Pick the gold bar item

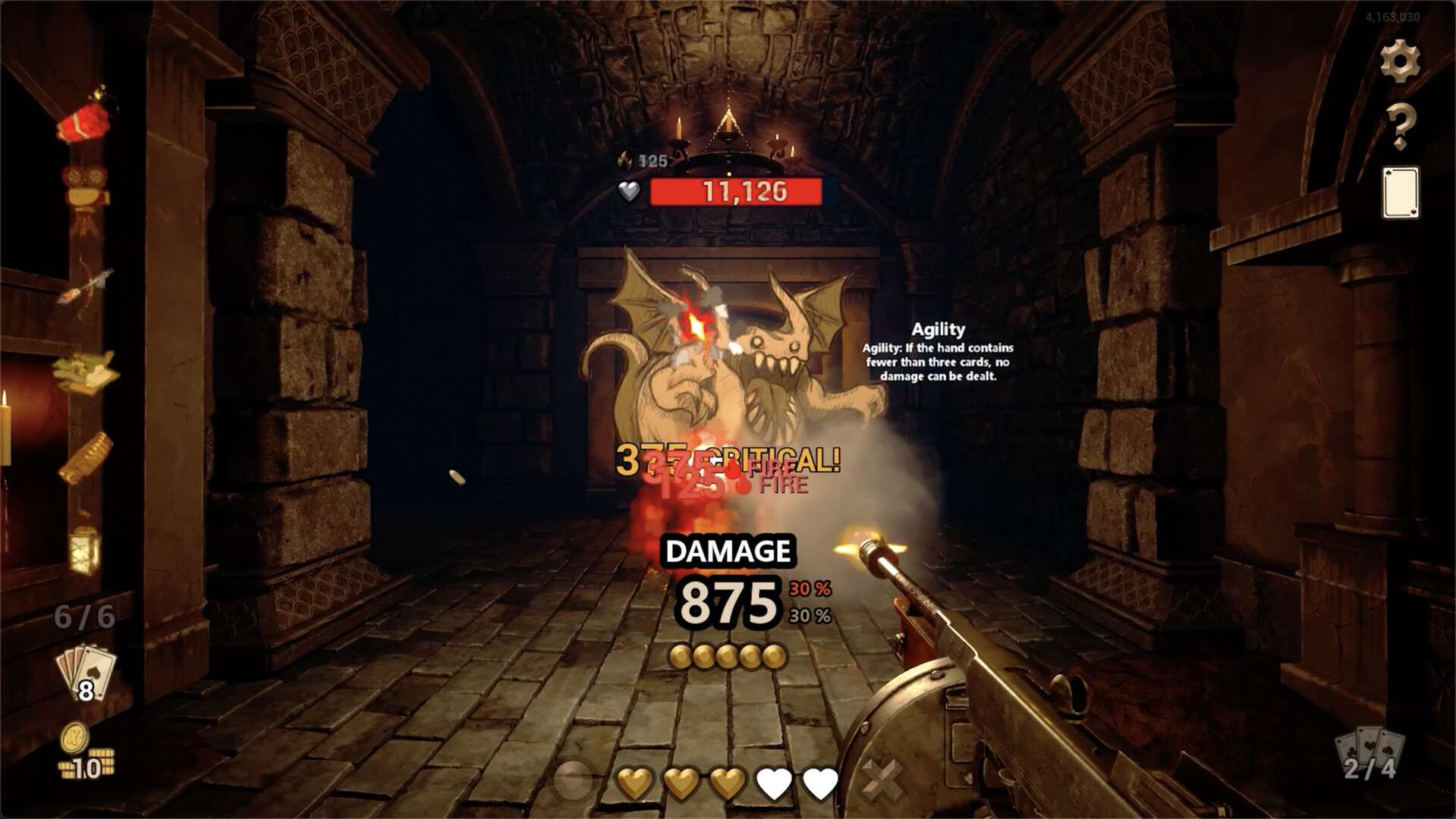pyautogui.click(x=86, y=457)
